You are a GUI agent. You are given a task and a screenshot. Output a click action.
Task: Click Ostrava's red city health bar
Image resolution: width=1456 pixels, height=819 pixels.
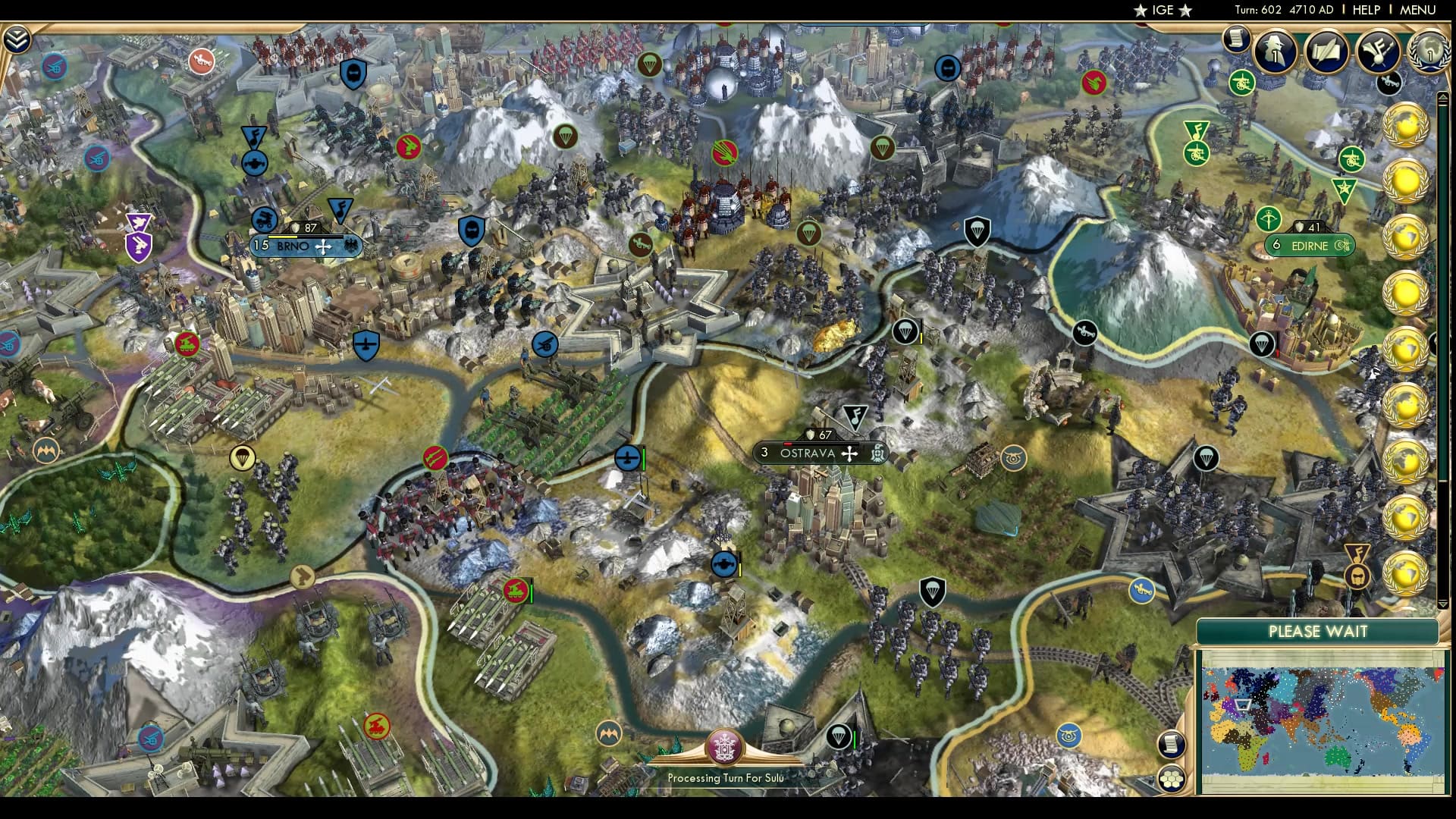pos(789,444)
